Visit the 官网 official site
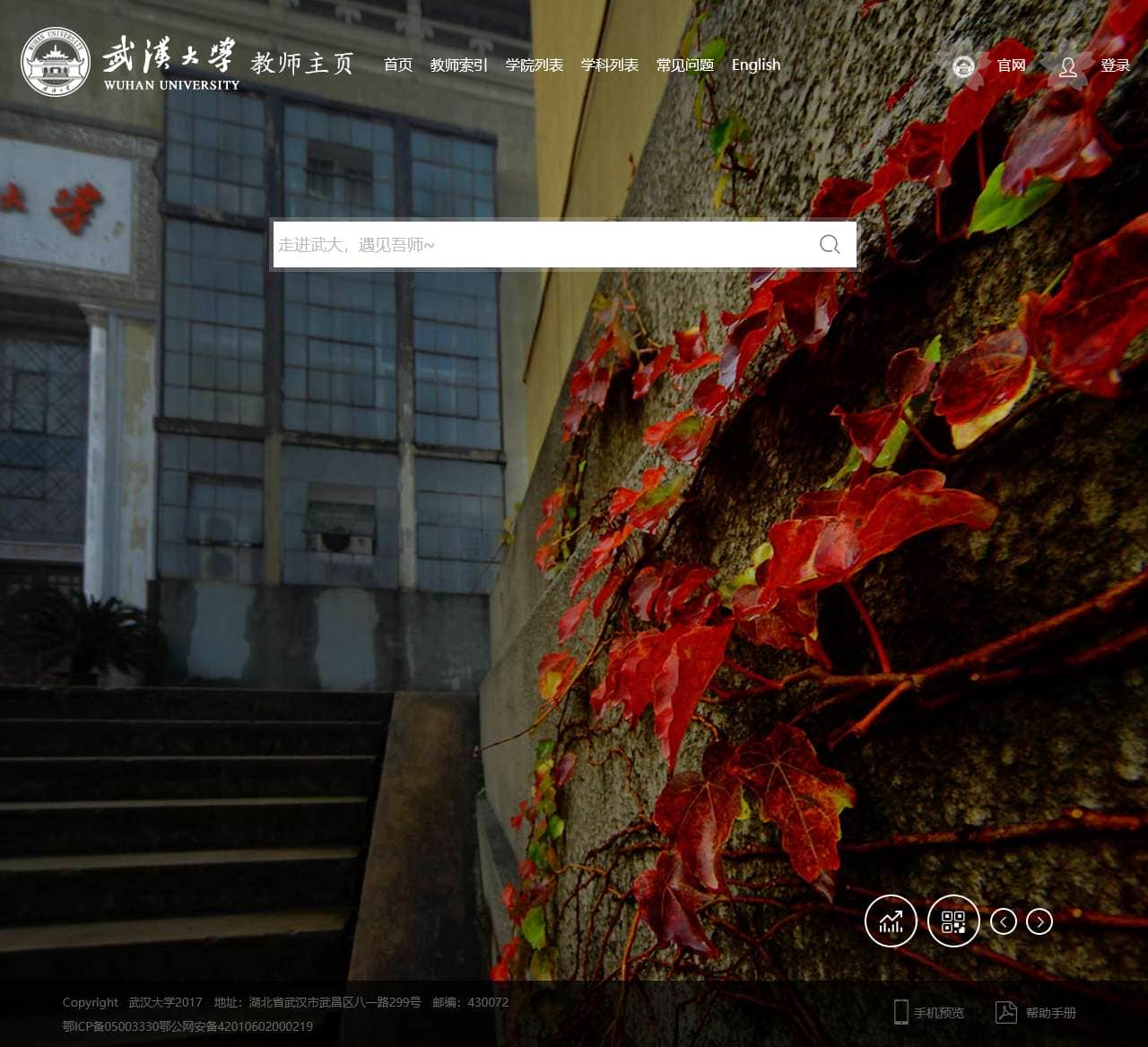 1010,65
